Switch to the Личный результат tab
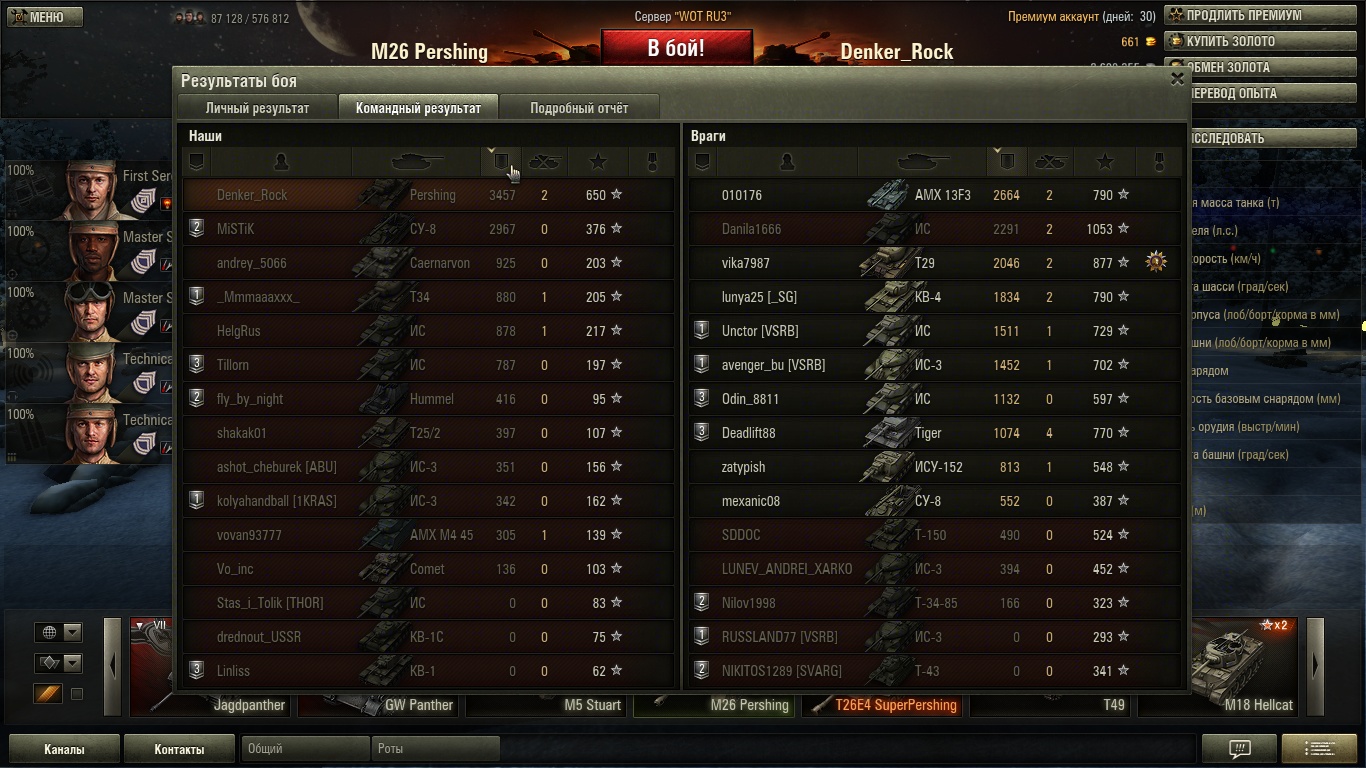This screenshot has width=1366, height=768. click(257, 108)
